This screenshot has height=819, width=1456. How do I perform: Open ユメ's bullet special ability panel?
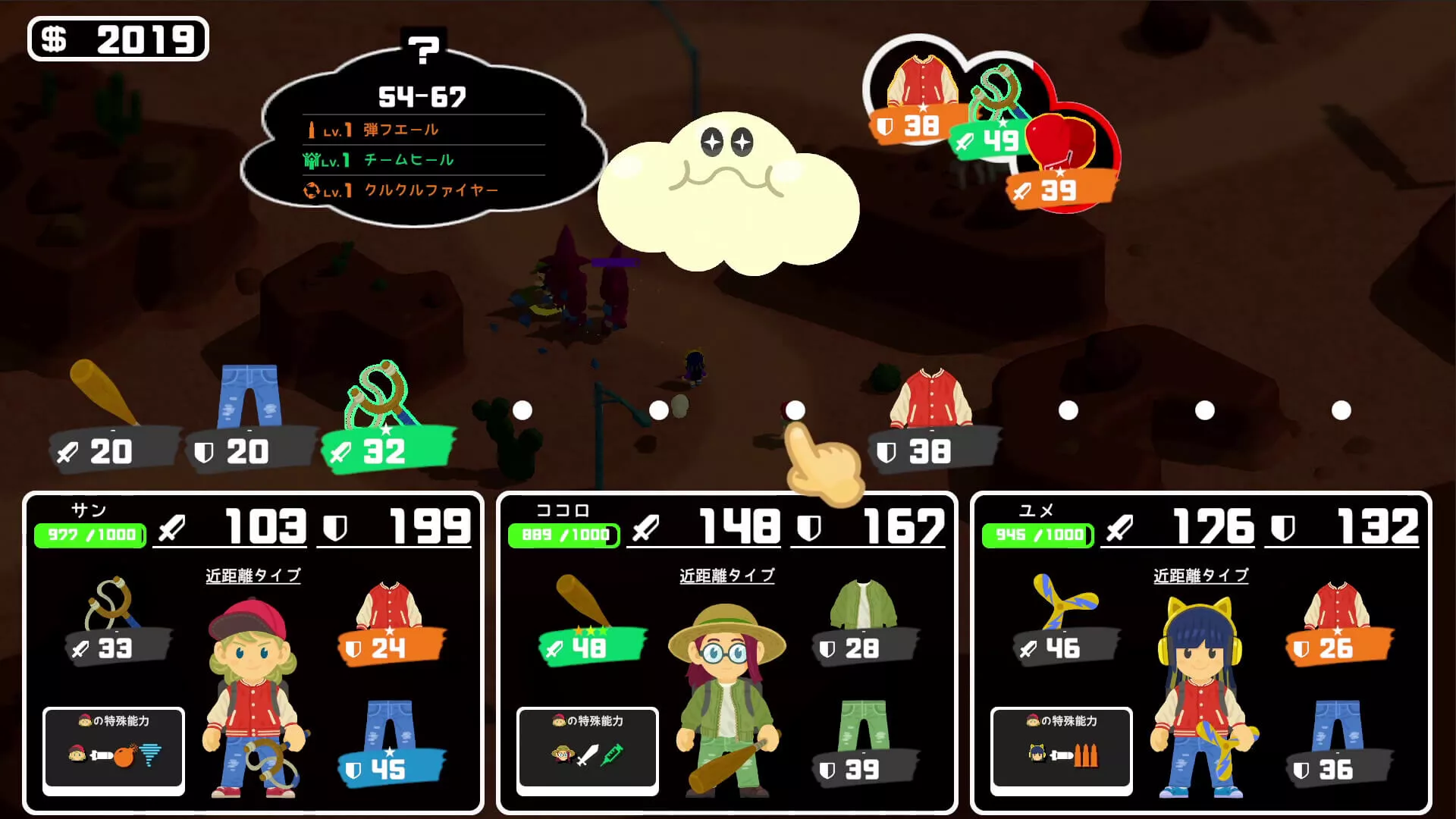point(1060,751)
